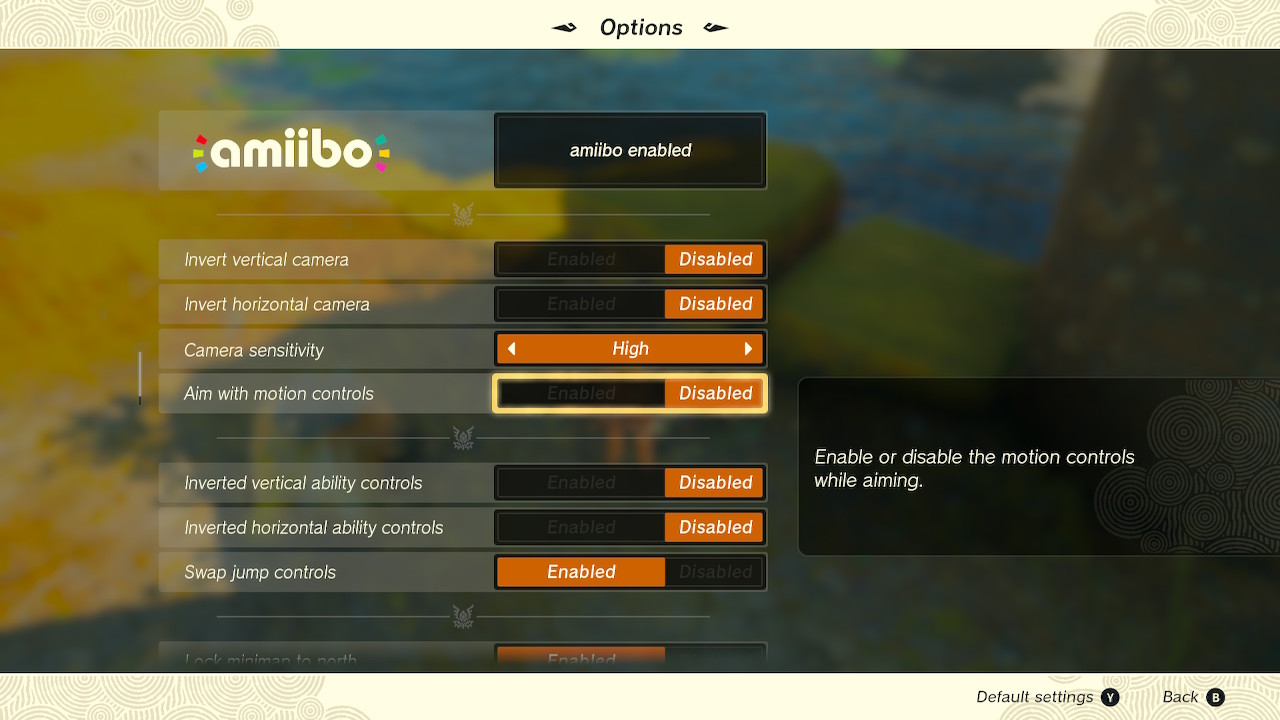The width and height of the screenshot is (1280, 720).
Task: Click the amiibo logo icon
Action: coord(290,150)
